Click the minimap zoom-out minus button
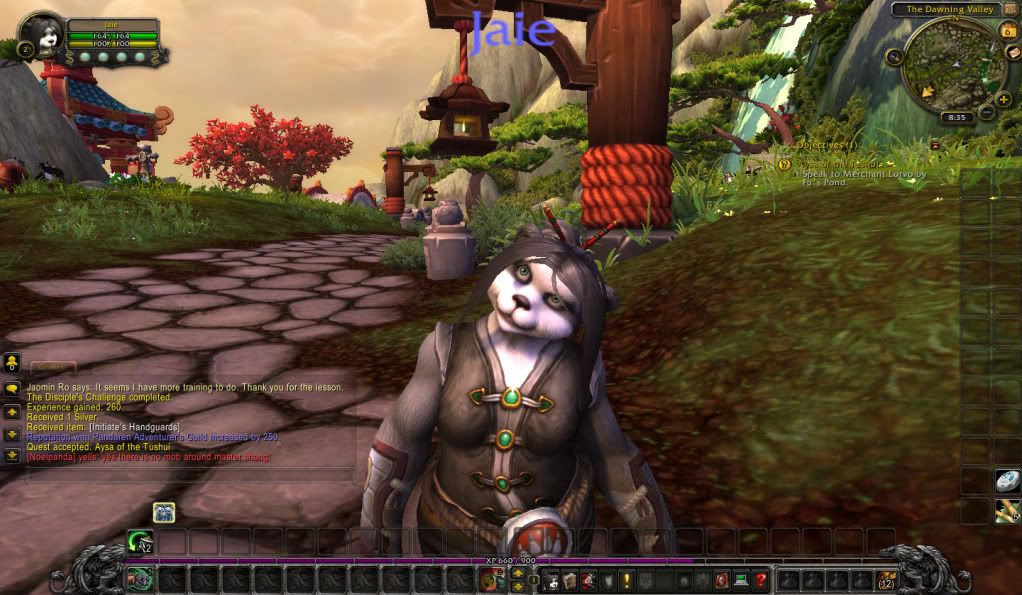This screenshot has width=1022, height=595. pos(985,113)
